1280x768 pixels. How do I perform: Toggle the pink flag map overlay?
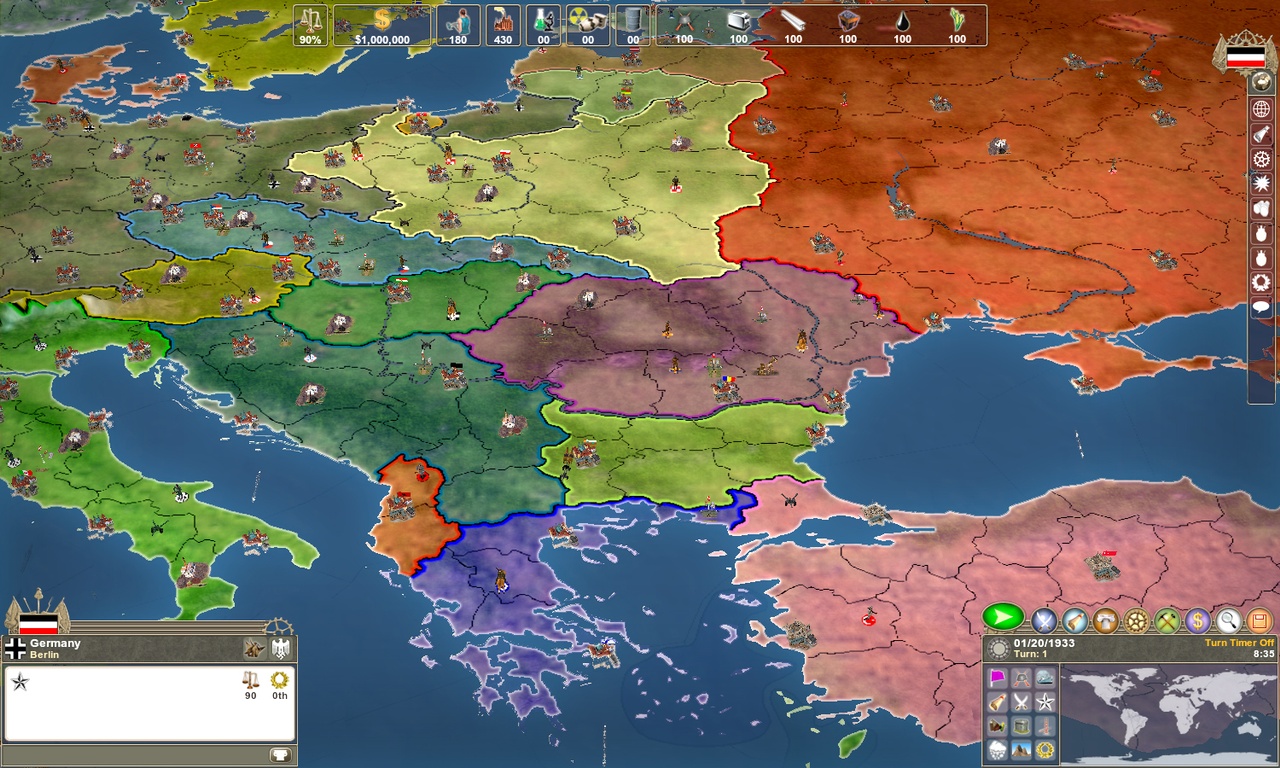click(x=997, y=678)
